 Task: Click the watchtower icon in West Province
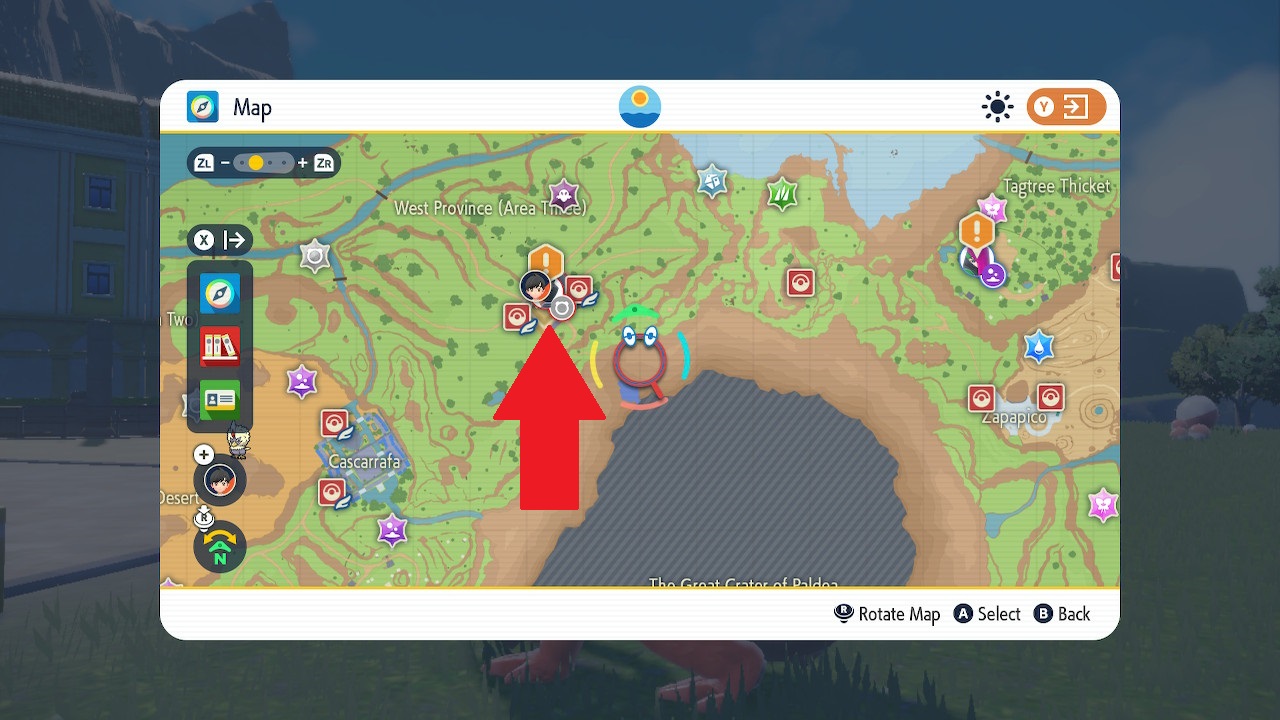pyautogui.click(x=315, y=255)
